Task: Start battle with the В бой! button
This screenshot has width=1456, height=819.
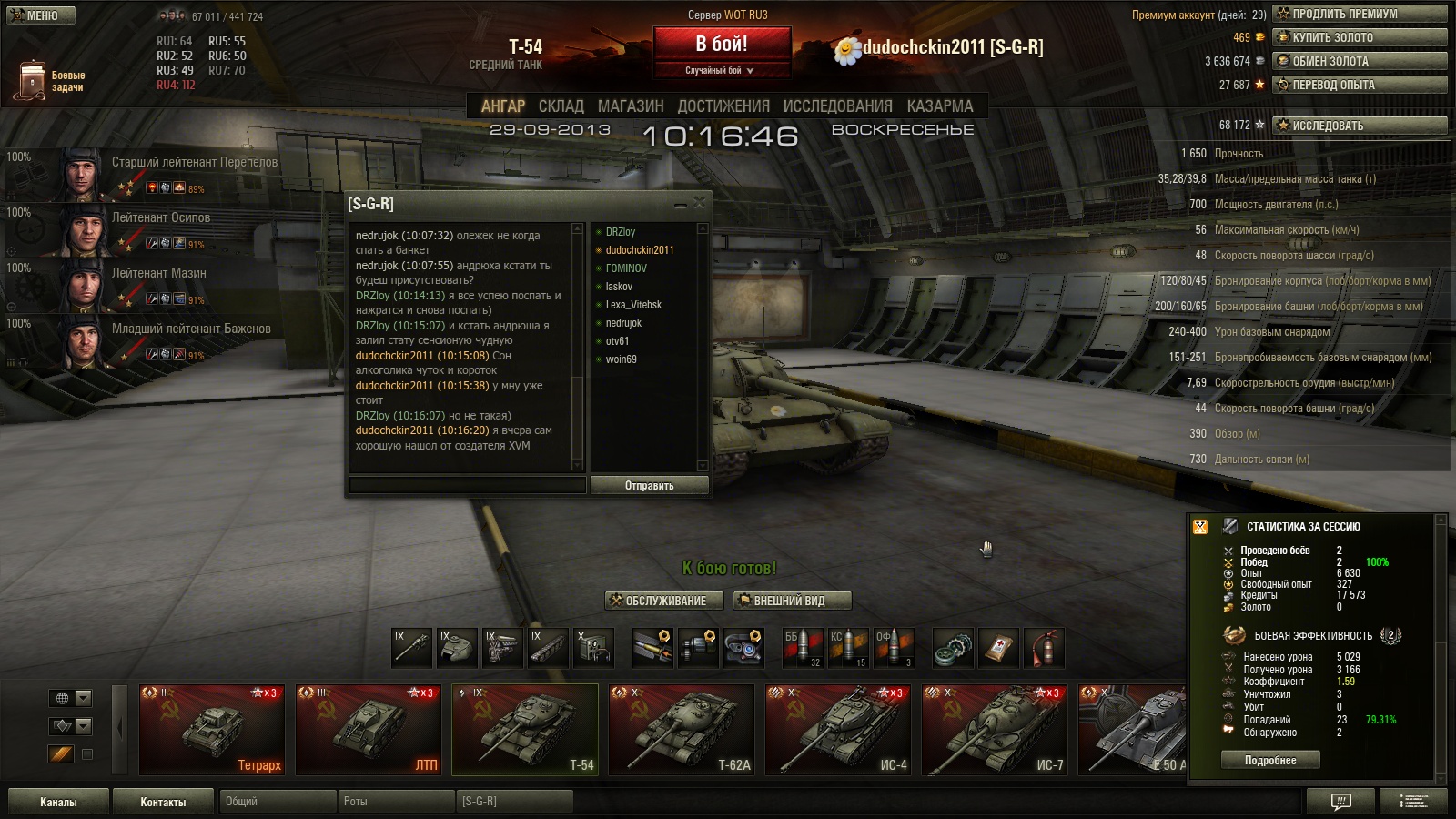Action: coord(722,44)
